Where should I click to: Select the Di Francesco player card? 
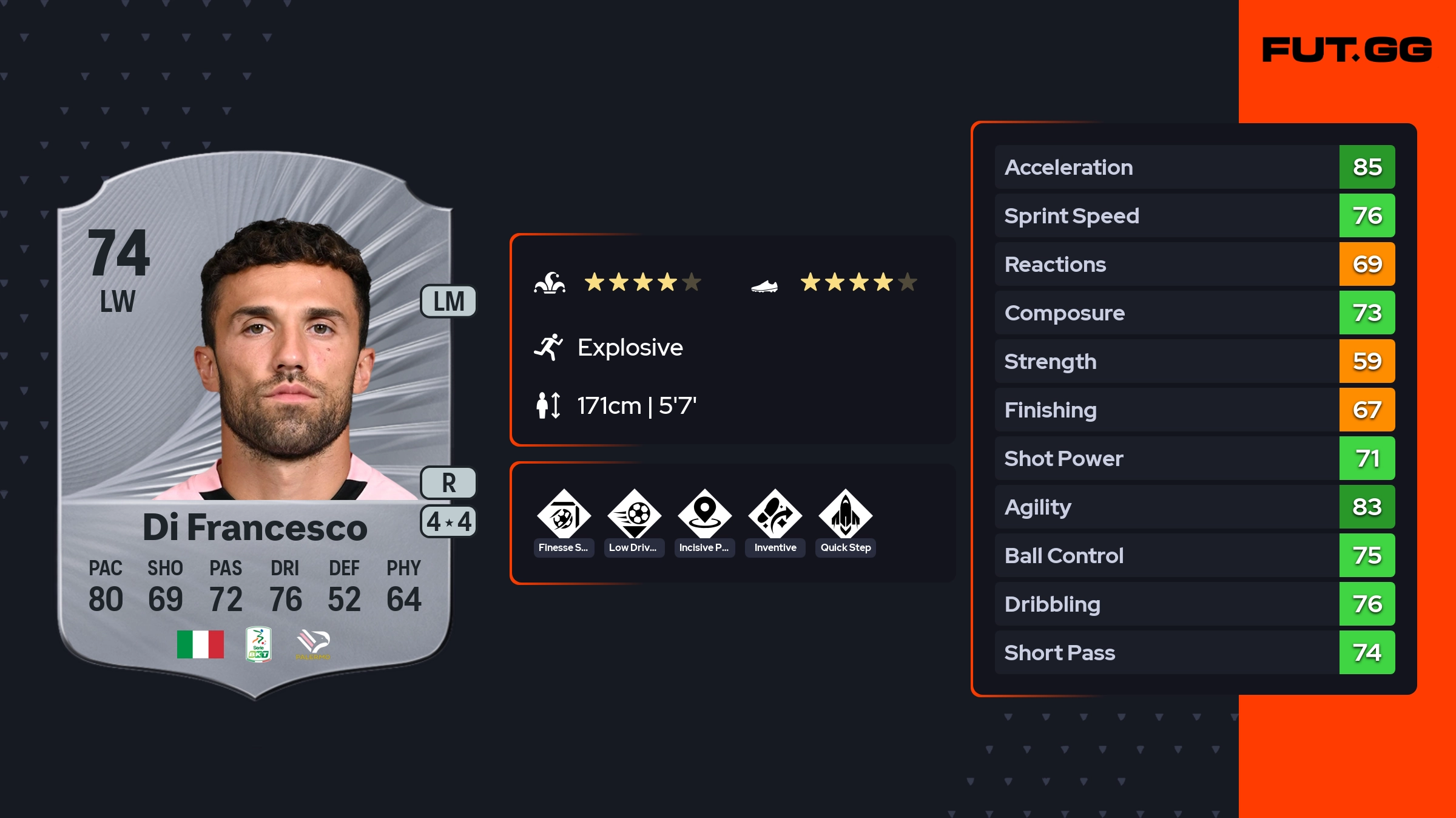coord(255,425)
